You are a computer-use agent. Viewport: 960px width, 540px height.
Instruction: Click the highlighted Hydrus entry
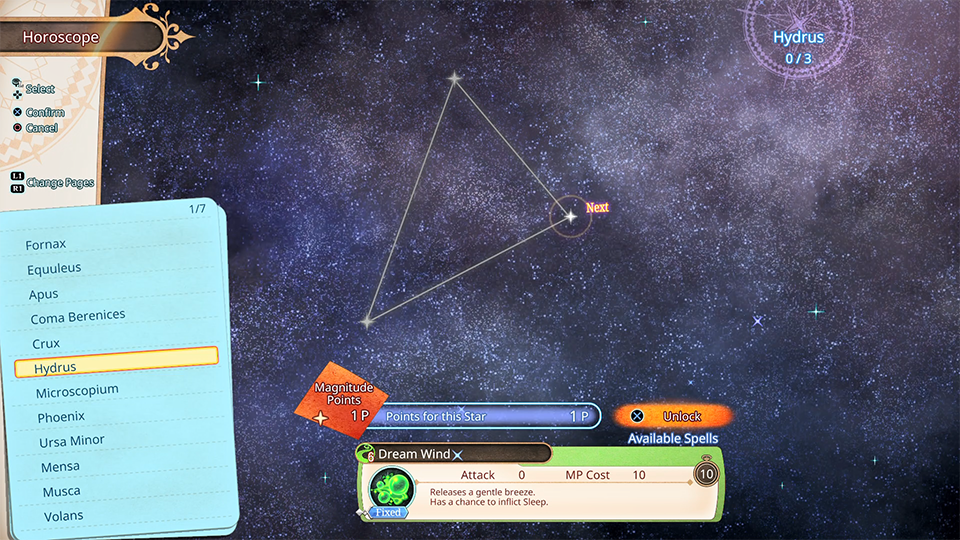click(116, 367)
